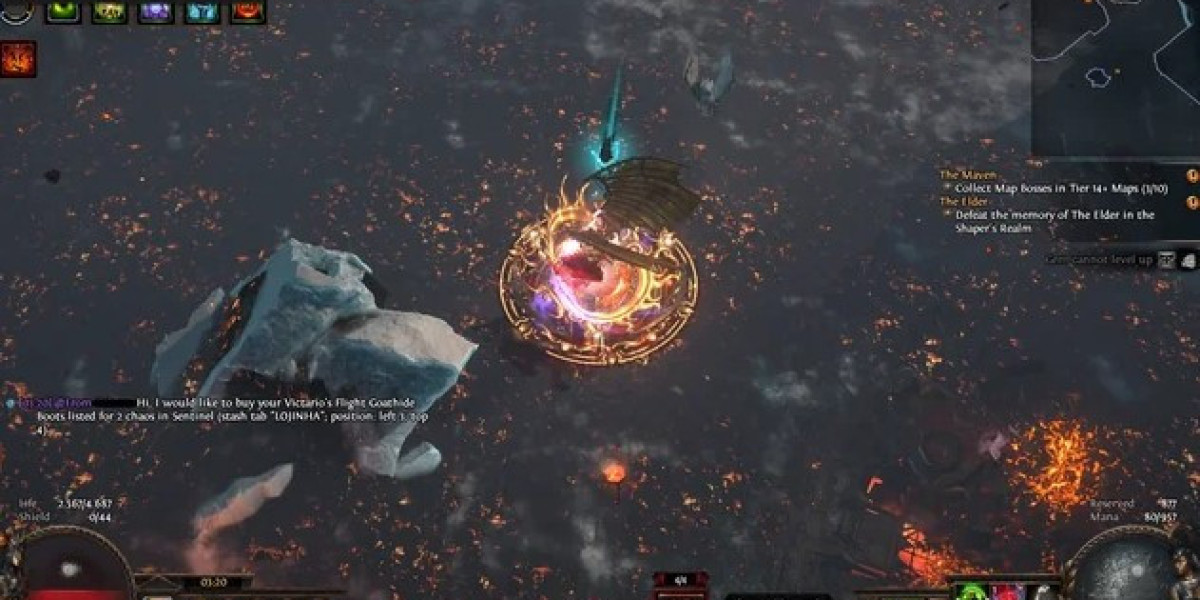The width and height of the screenshot is (1200, 600).
Task: Click the olive-yellow buff icon
Action: pyautogui.click(x=109, y=11)
